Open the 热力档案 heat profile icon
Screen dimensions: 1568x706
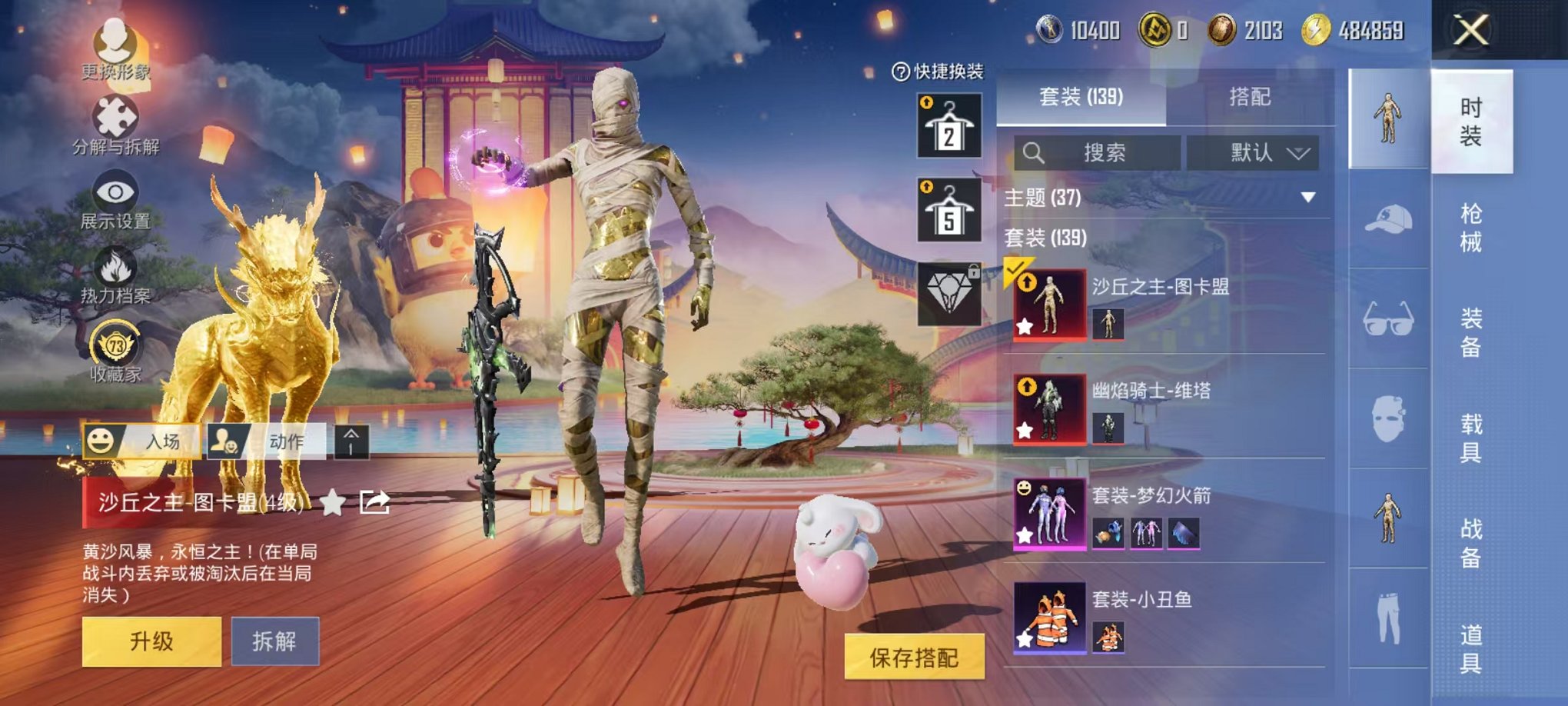115,269
